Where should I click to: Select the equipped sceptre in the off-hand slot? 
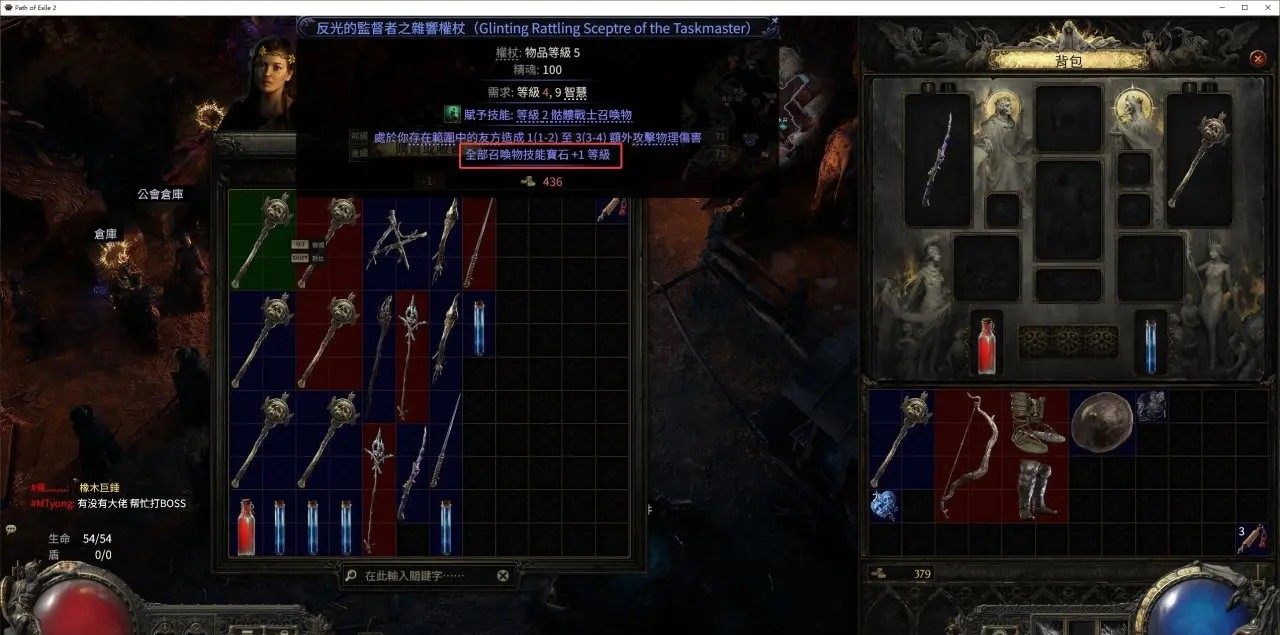[x=1198, y=158]
